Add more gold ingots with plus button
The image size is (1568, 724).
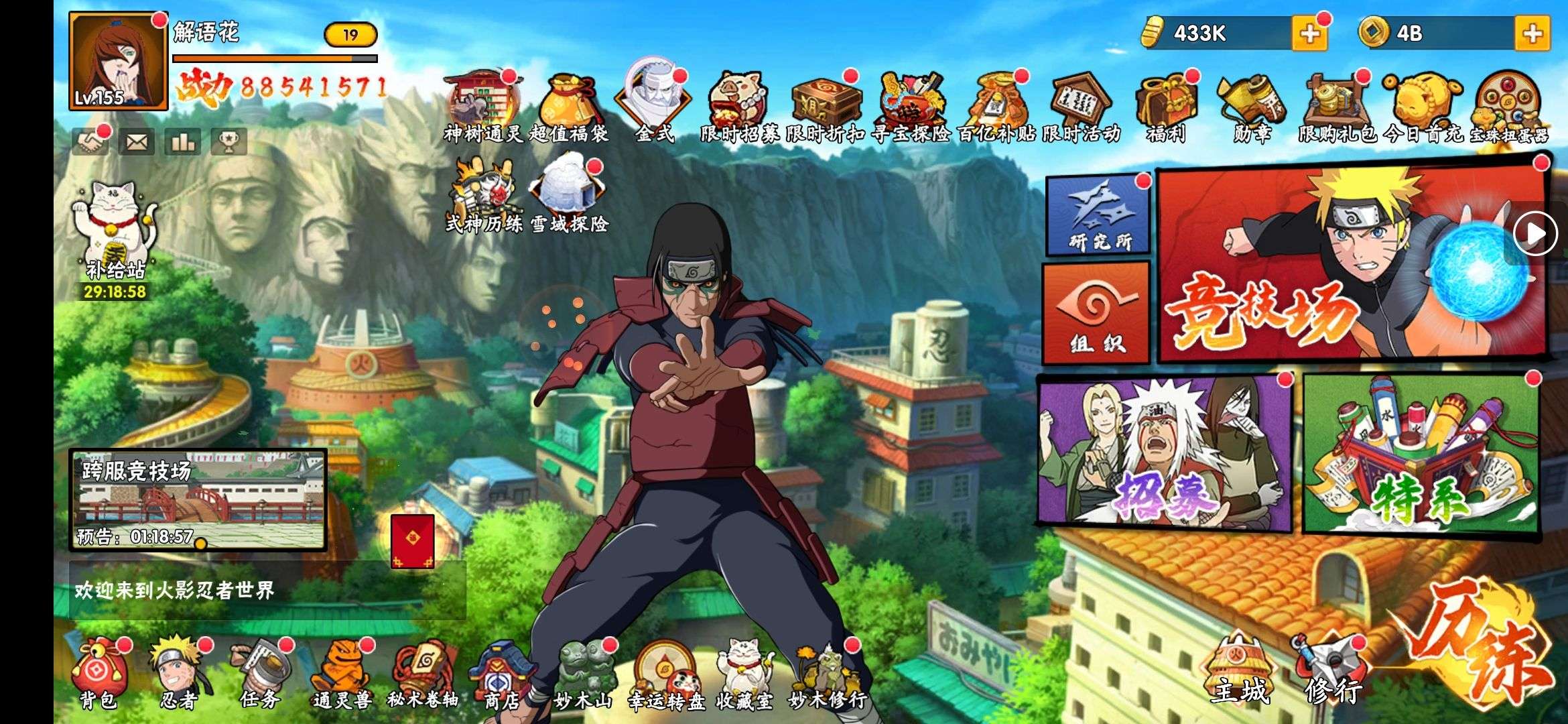point(1309,34)
